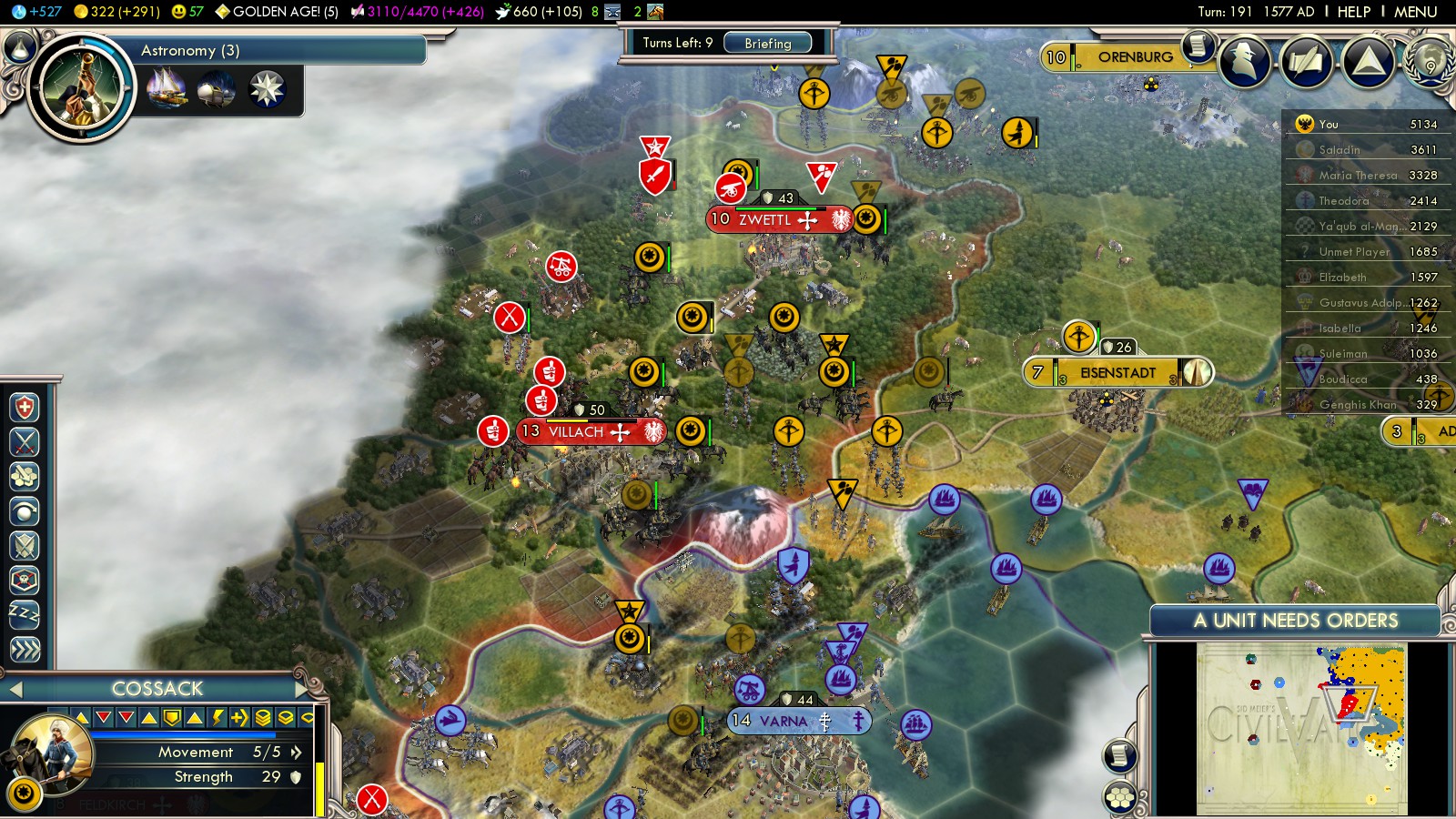The width and height of the screenshot is (1456, 819).
Task: Open the pyramid-shaped icon button
Action: pos(1368,62)
